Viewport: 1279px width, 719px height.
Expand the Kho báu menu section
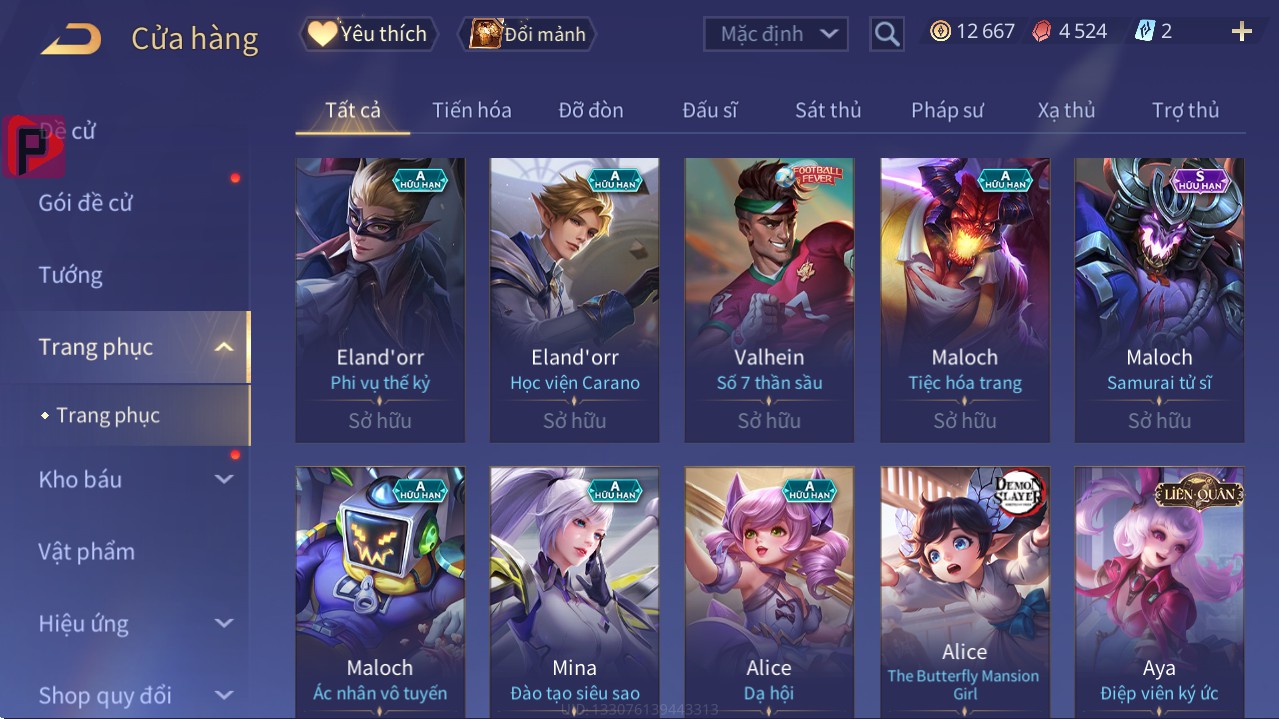click(135, 480)
